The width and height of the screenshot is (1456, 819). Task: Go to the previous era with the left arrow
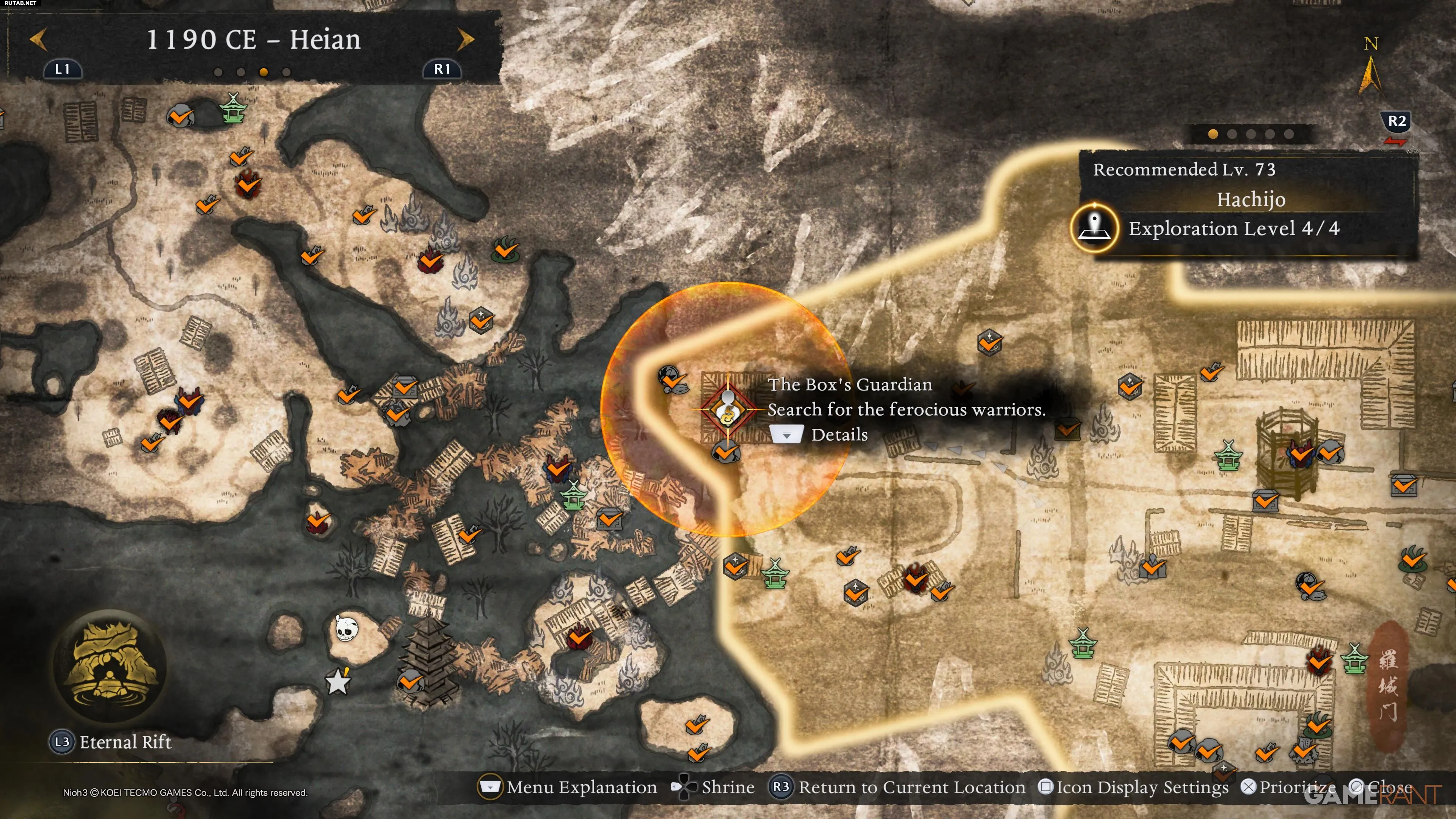coord(38,40)
